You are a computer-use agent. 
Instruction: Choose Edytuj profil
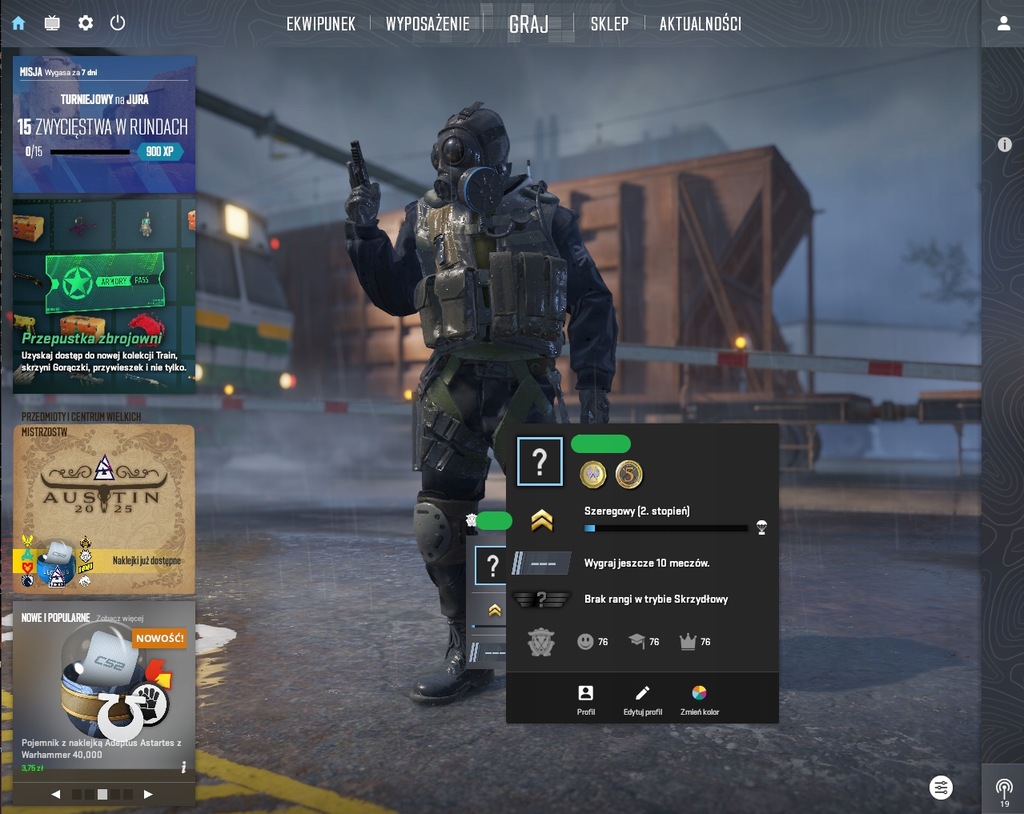pyautogui.click(x=642, y=699)
